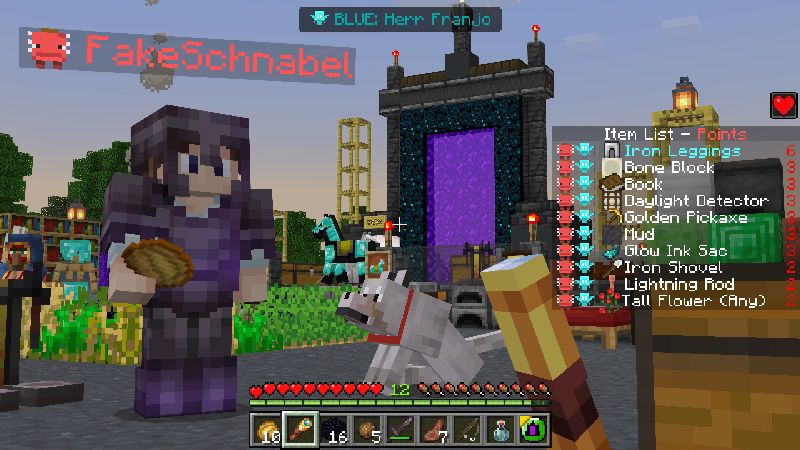This screenshot has width=800, height=450.
Task: Select Daylight Detector in the item list
Action: 695,201
